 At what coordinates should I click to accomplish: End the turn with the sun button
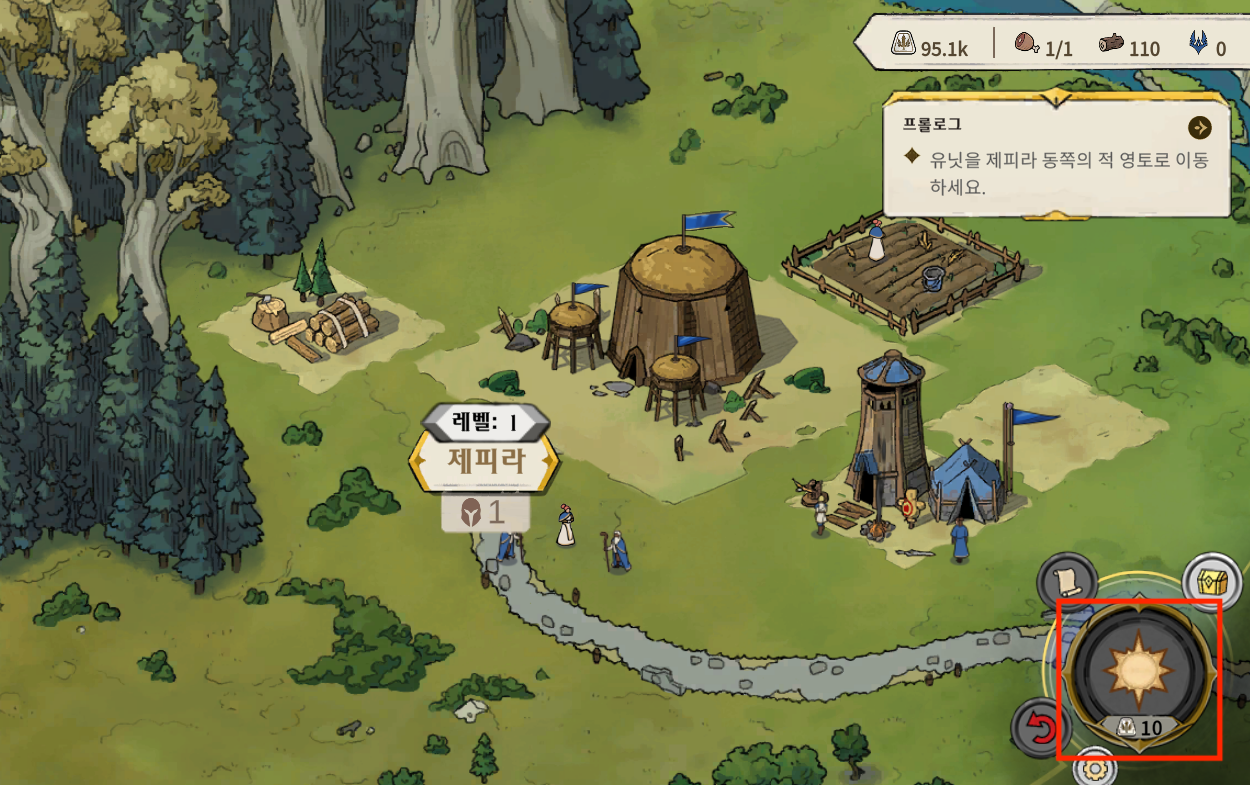pos(1140,668)
